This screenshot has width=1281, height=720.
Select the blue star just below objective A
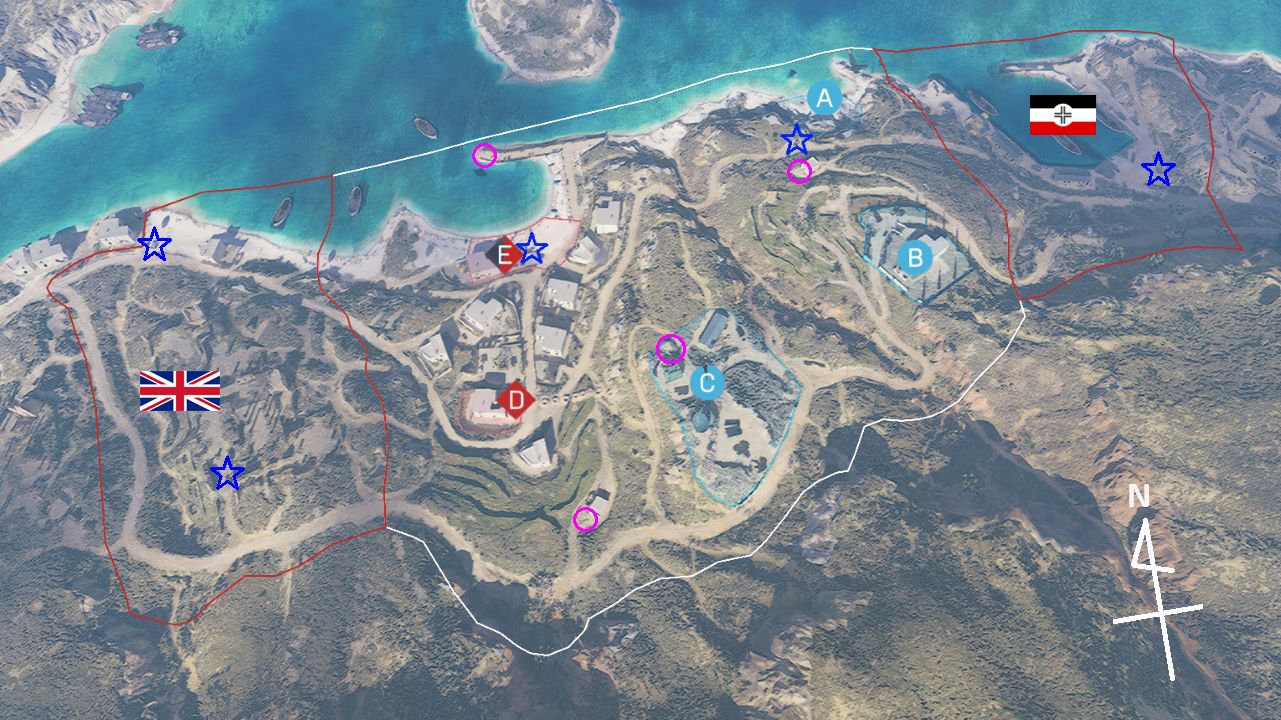coord(797,139)
